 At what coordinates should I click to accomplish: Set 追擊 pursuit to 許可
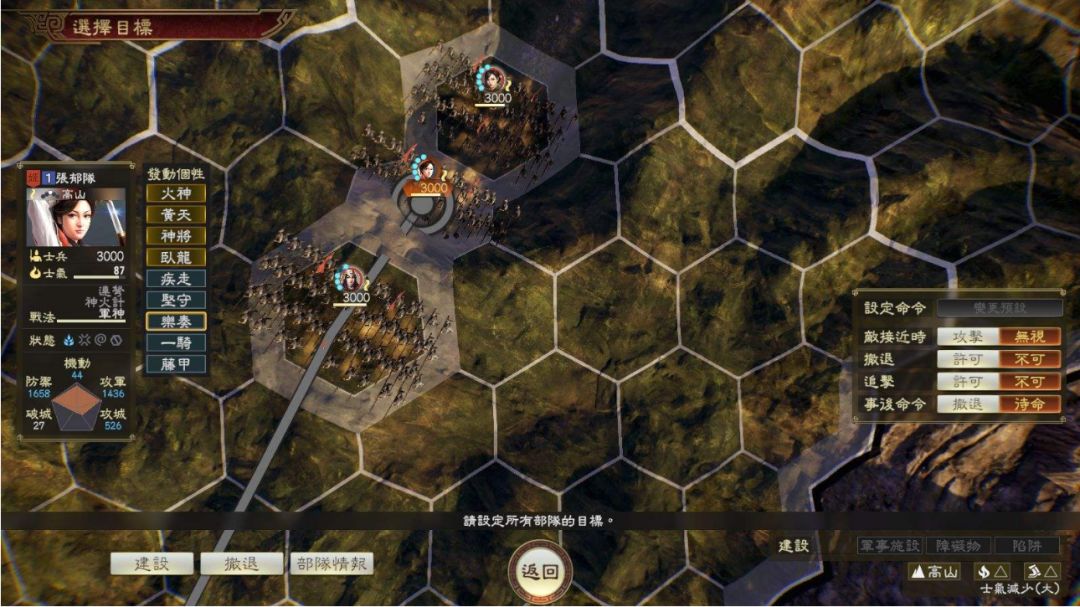click(967, 381)
